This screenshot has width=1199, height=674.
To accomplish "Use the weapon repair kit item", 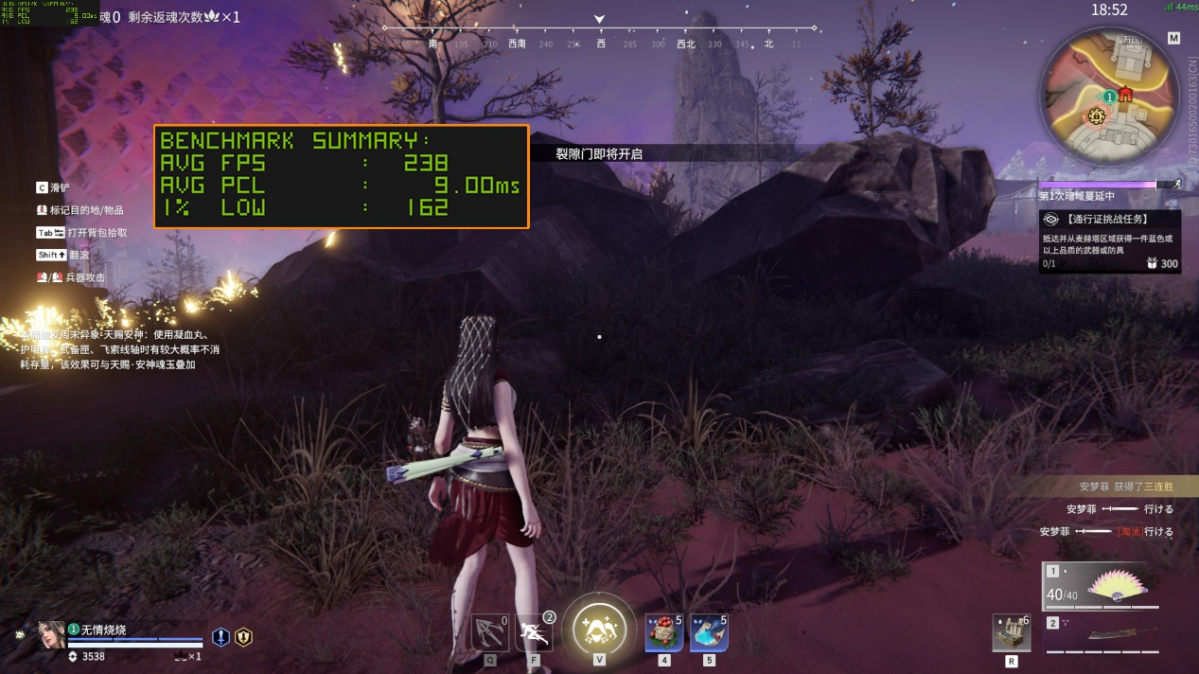I will coord(1011,633).
